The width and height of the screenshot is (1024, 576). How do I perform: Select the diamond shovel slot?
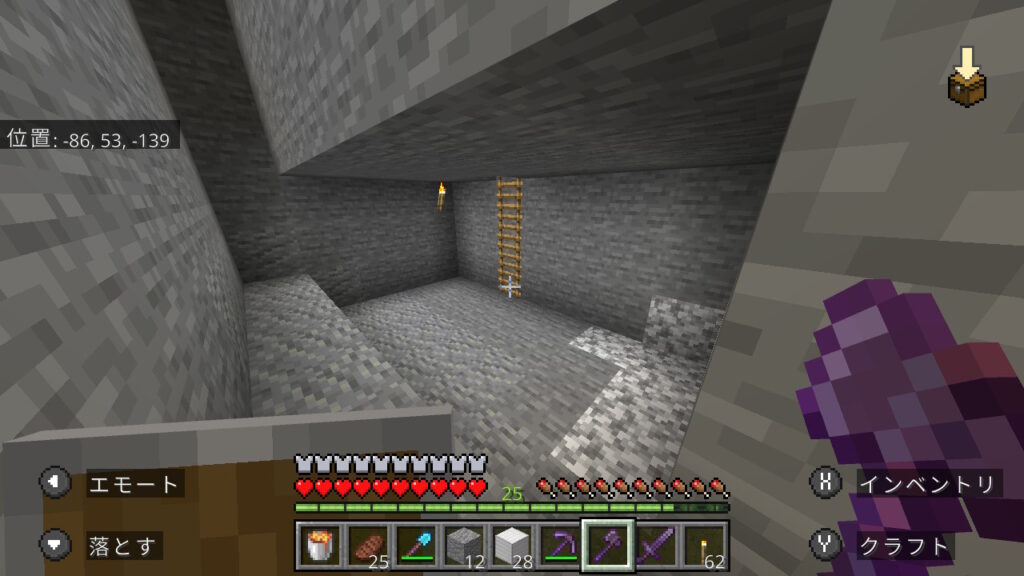click(416, 546)
